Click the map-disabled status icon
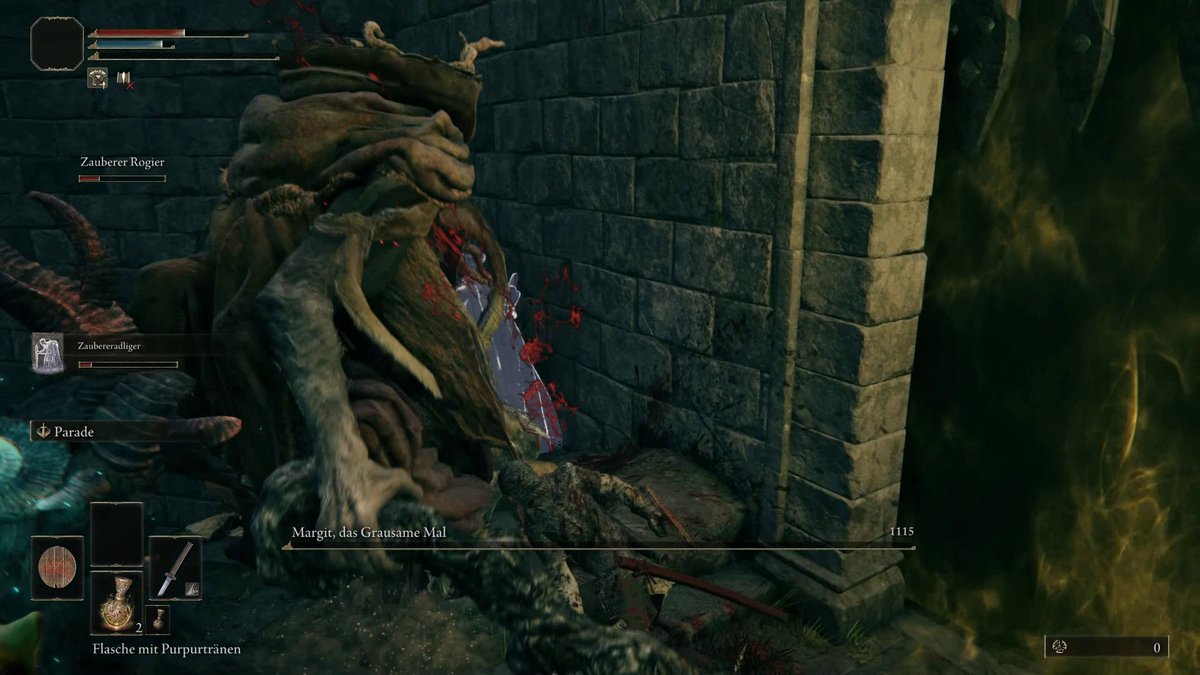This screenshot has width=1200, height=675. [124, 78]
